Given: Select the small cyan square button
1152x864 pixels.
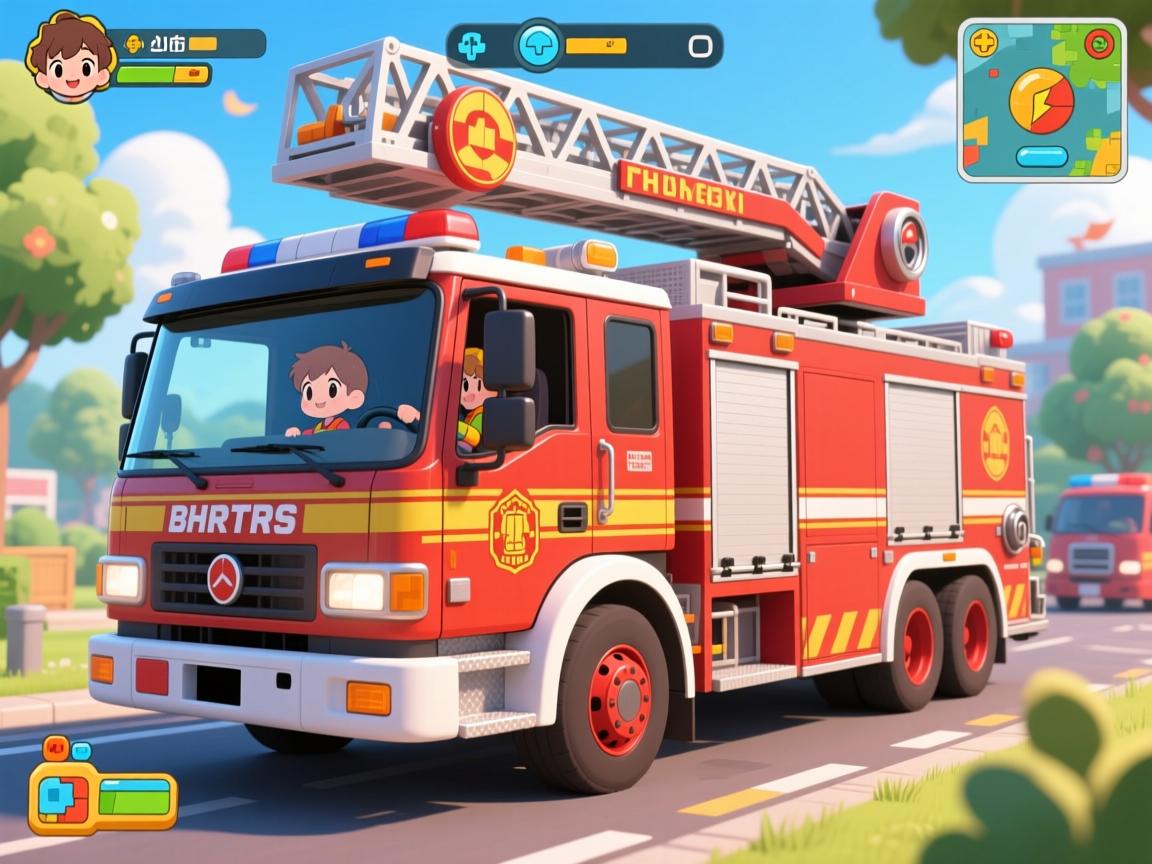Looking at the screenshot, I should click(82, 750).
